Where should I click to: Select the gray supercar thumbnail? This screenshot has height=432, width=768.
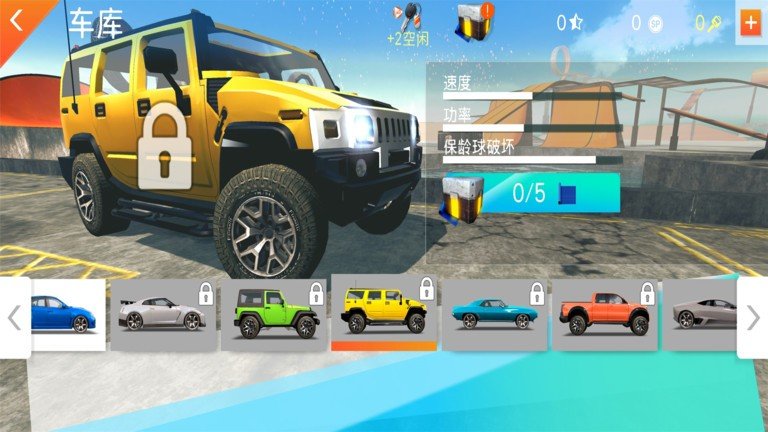click(x=701, y=315)
